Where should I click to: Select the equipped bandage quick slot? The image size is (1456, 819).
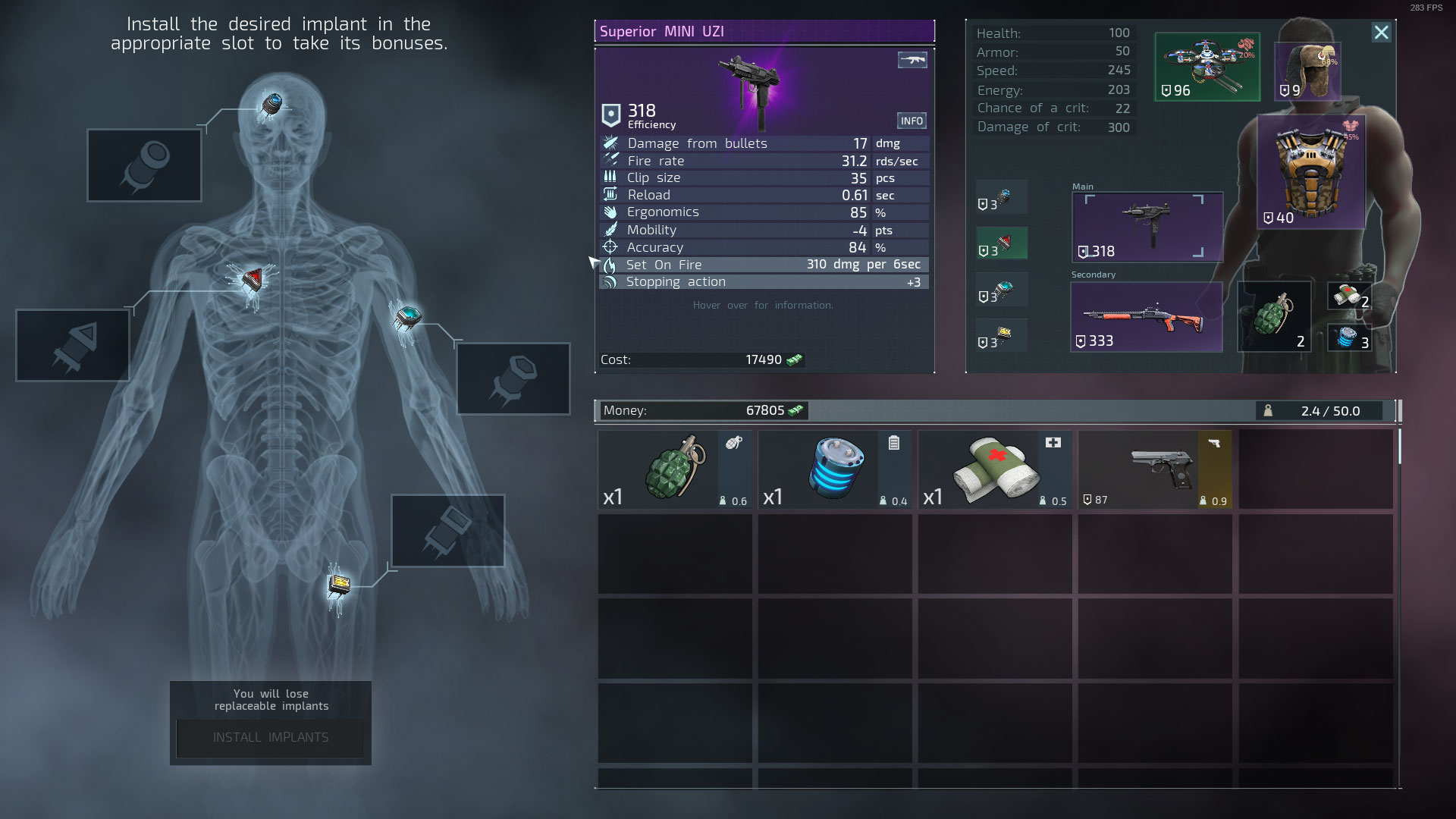click(x=1349, y=296)
